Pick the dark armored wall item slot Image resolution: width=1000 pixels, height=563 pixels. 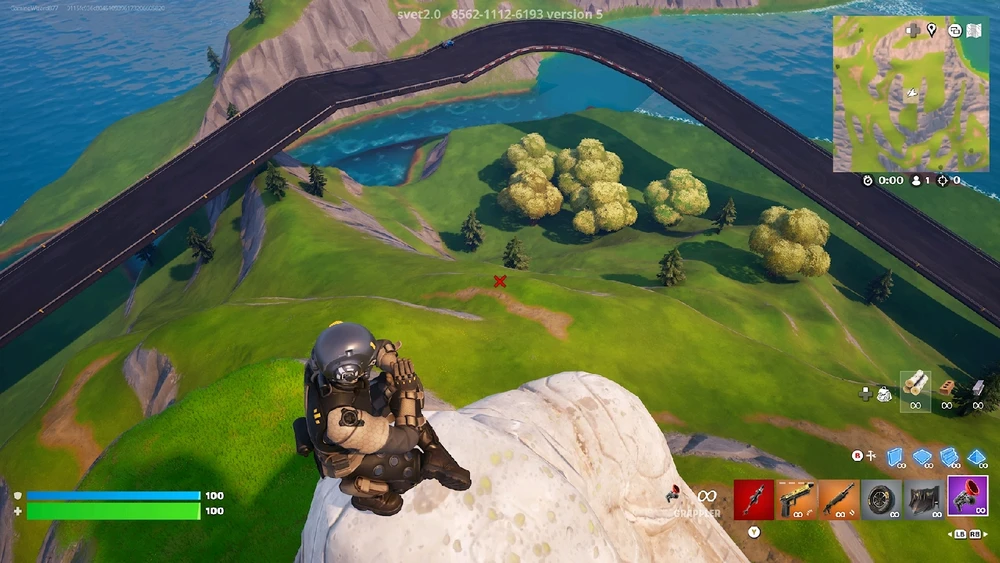(923, 499)
